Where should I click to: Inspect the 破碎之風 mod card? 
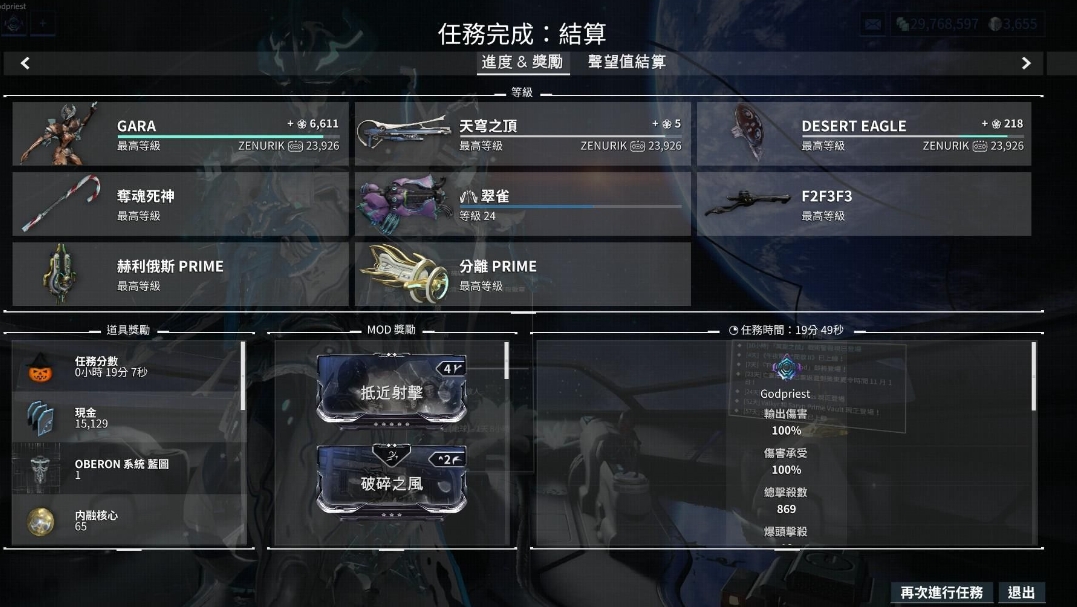(x=392, y=479)
